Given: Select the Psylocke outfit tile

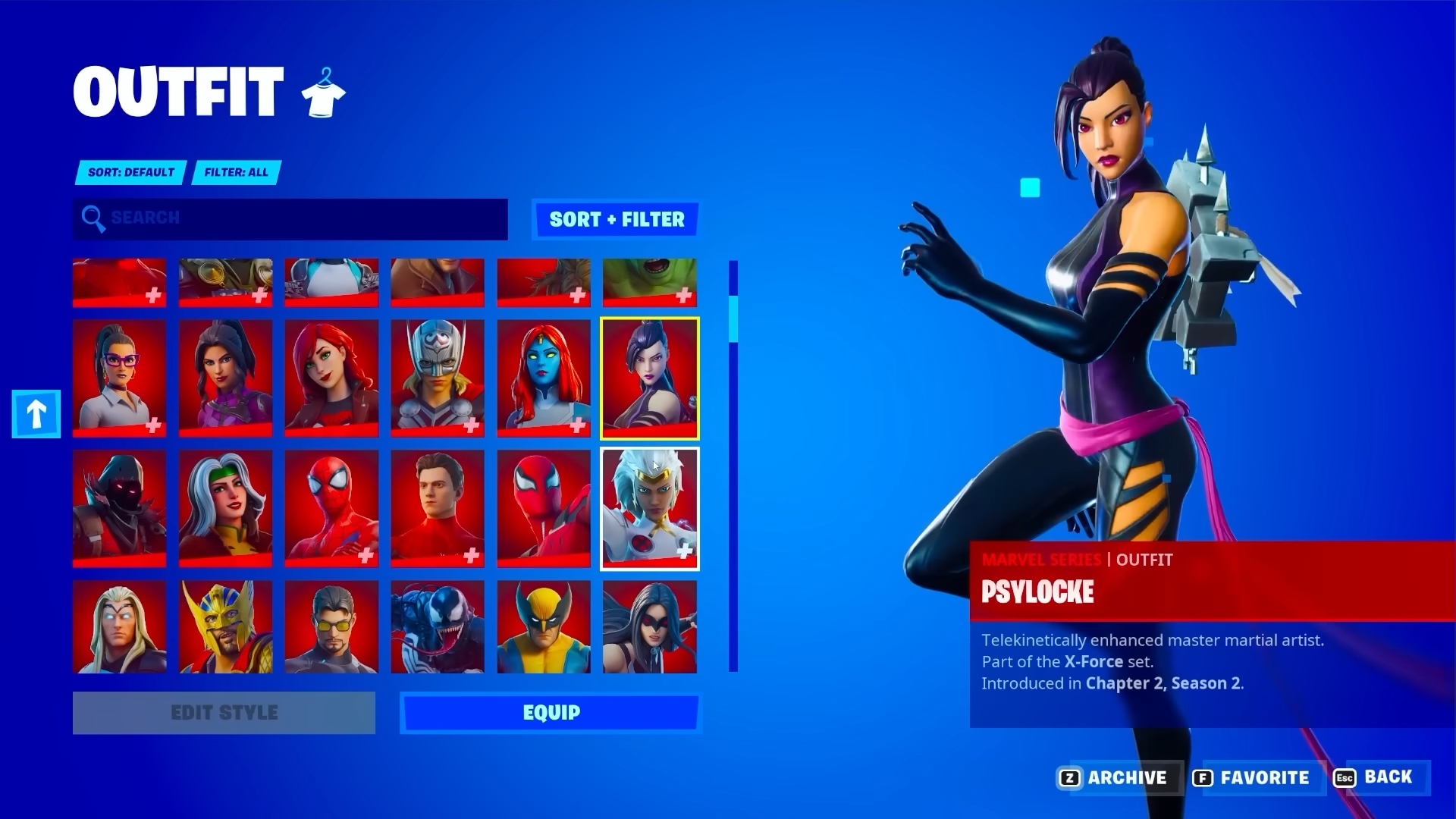Looking at the screenshot, I should 650,378.
